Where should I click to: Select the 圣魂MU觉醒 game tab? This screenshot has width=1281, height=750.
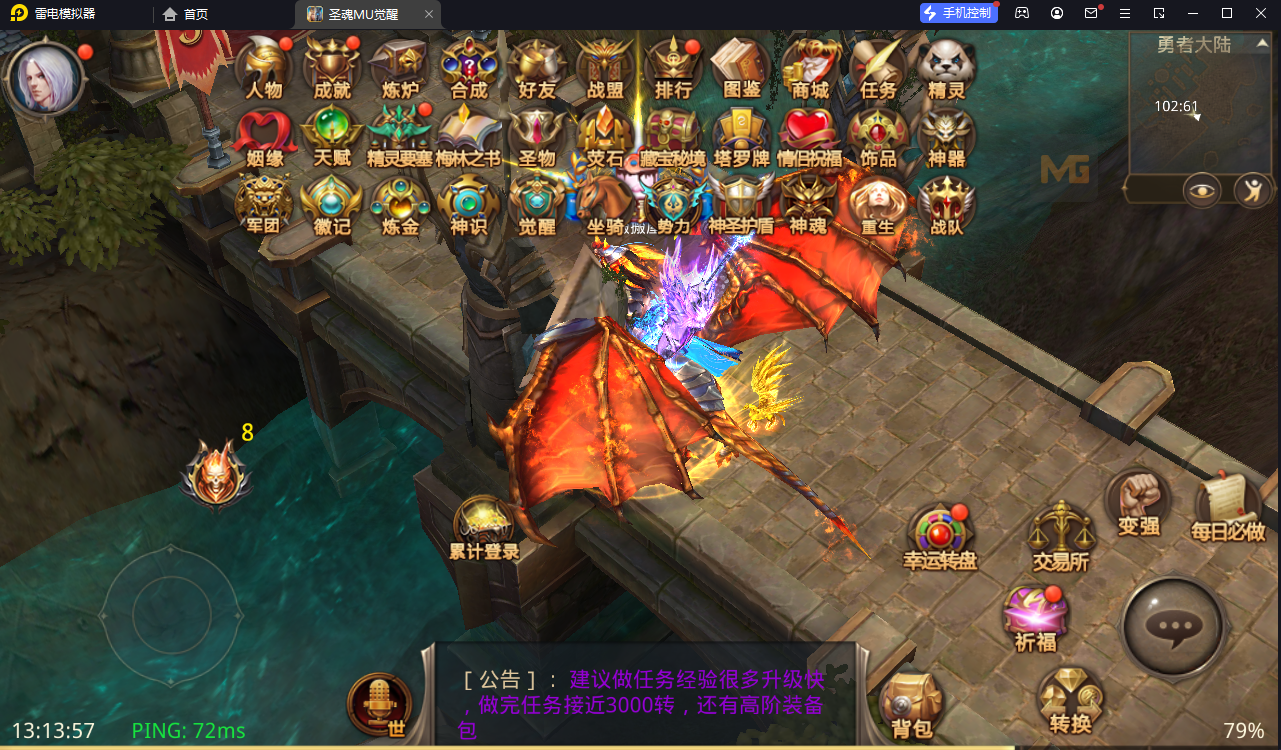coord(362,14)
